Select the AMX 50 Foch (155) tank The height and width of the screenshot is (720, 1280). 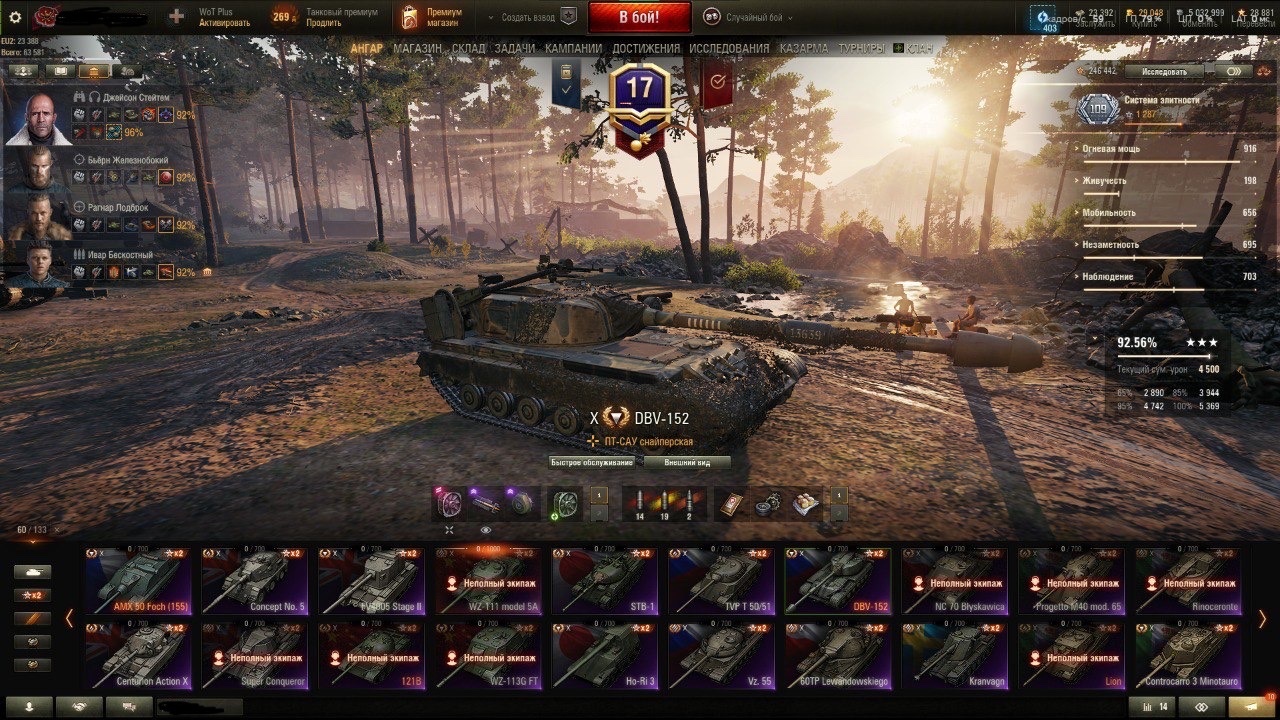coord(138,581)
